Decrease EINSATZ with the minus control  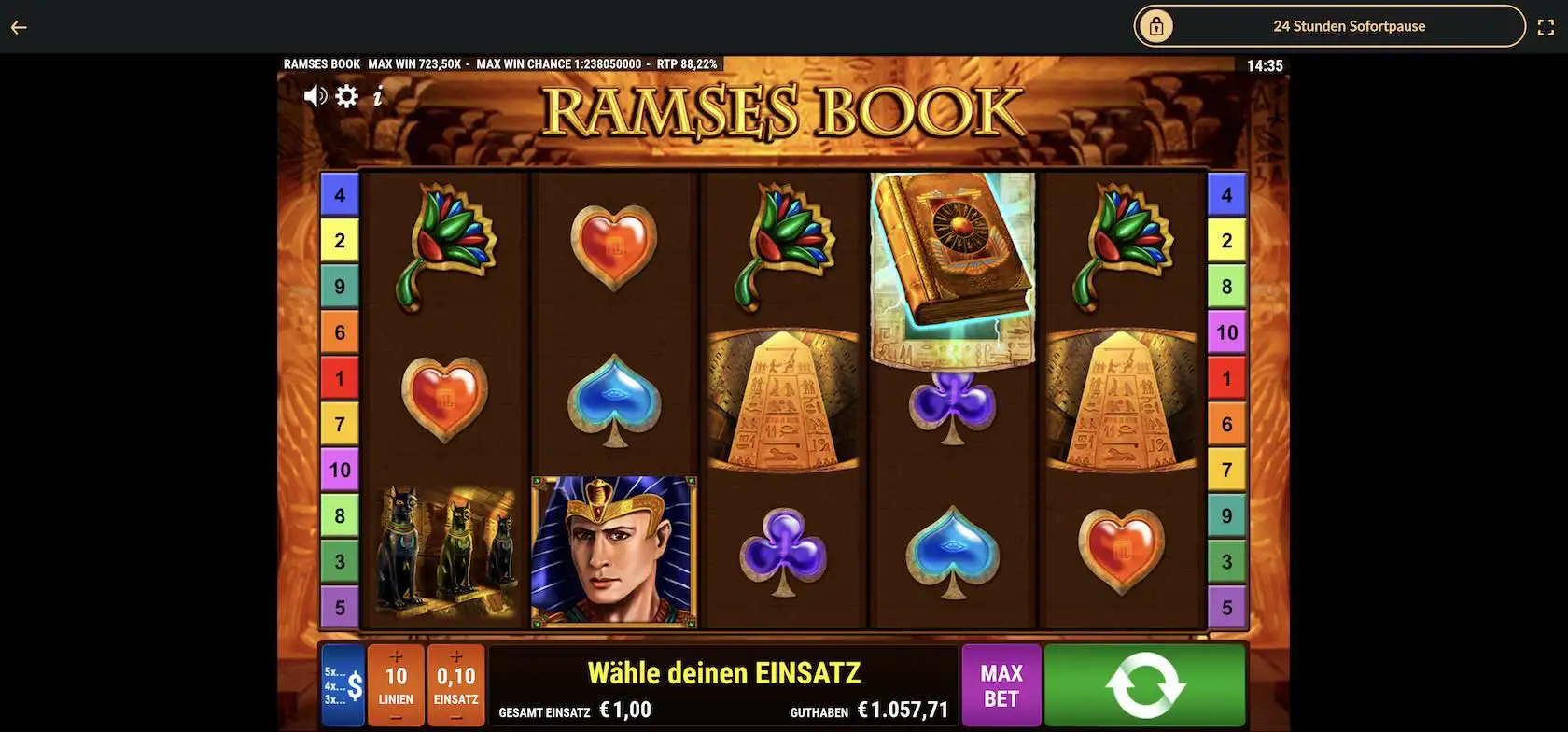[455, 715]
